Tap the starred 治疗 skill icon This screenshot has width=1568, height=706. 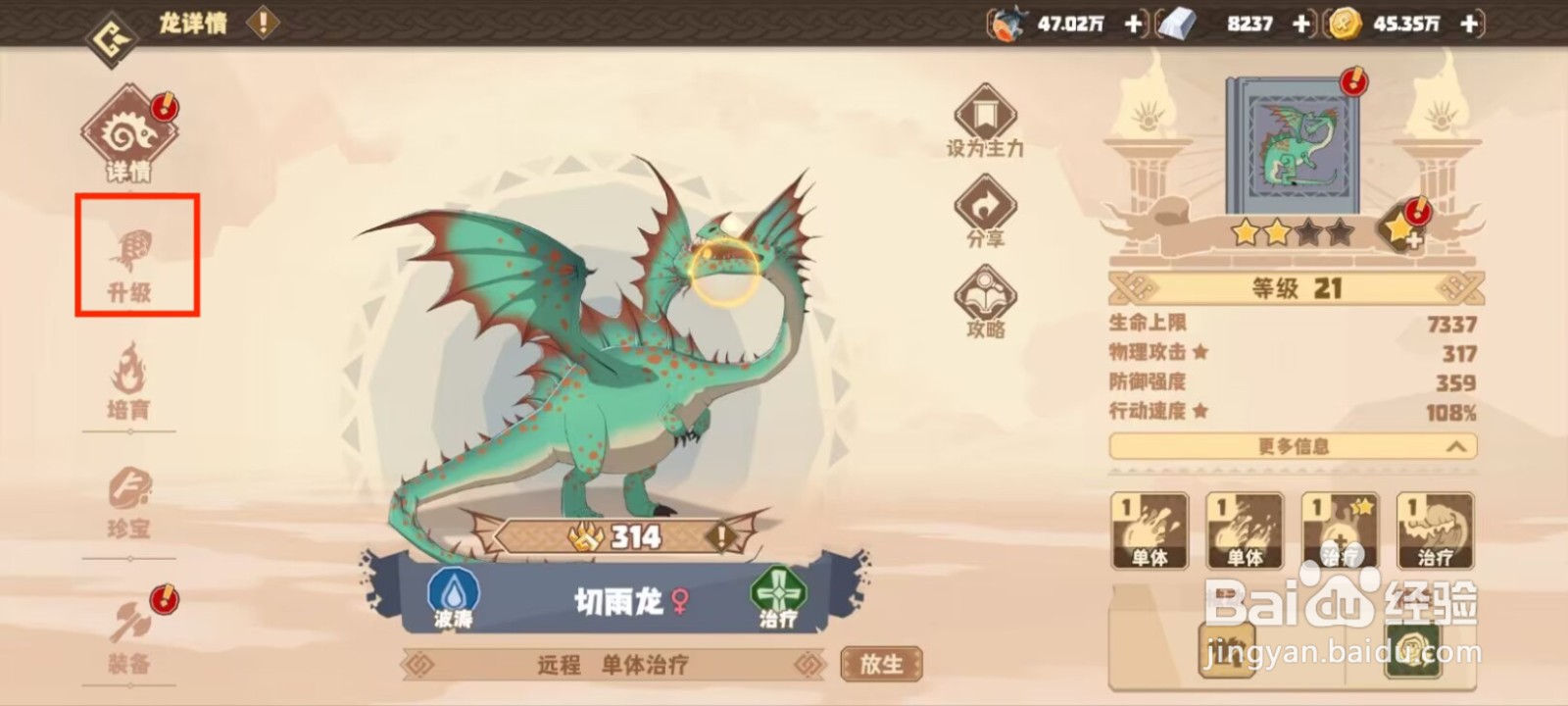1339,529
